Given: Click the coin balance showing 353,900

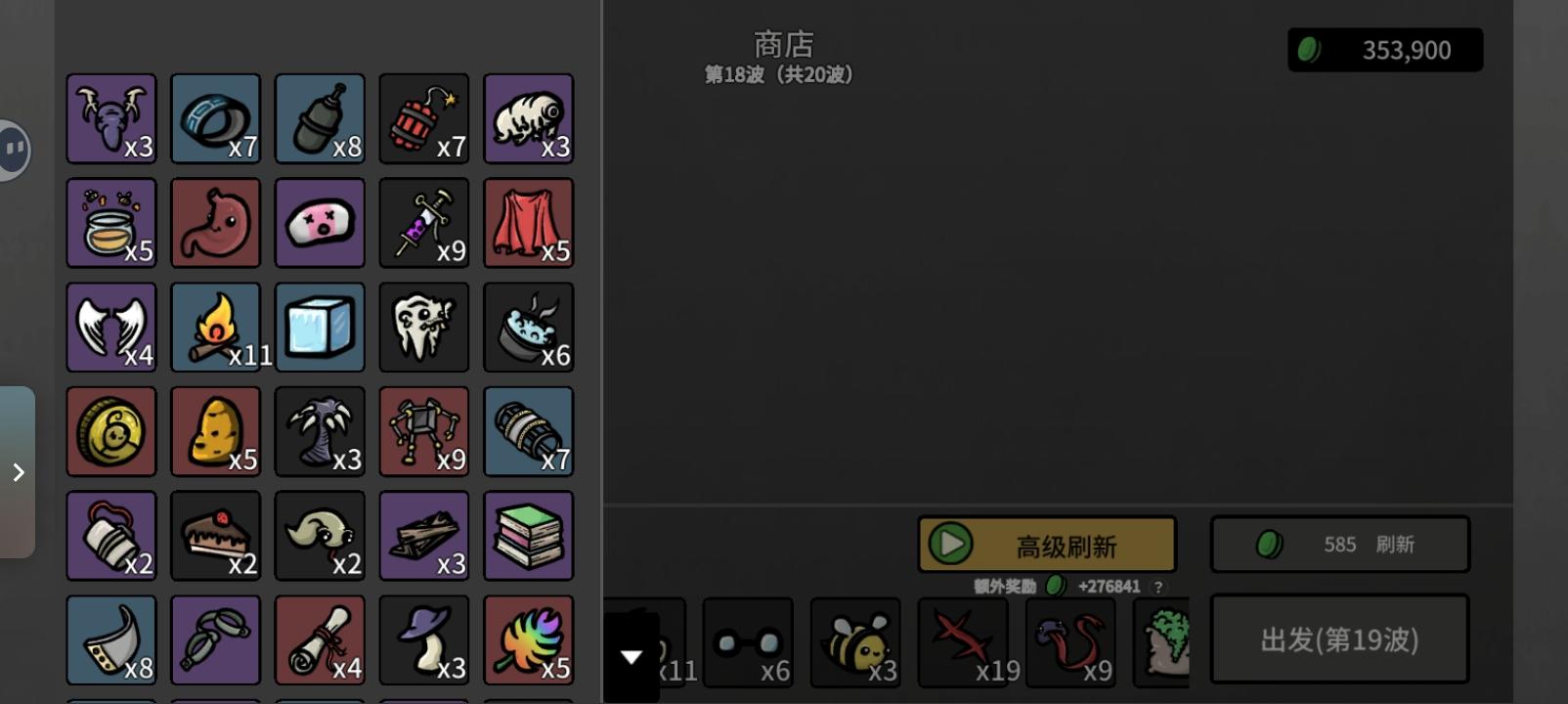Looking at the screenshot, I should click(1385, 49).
